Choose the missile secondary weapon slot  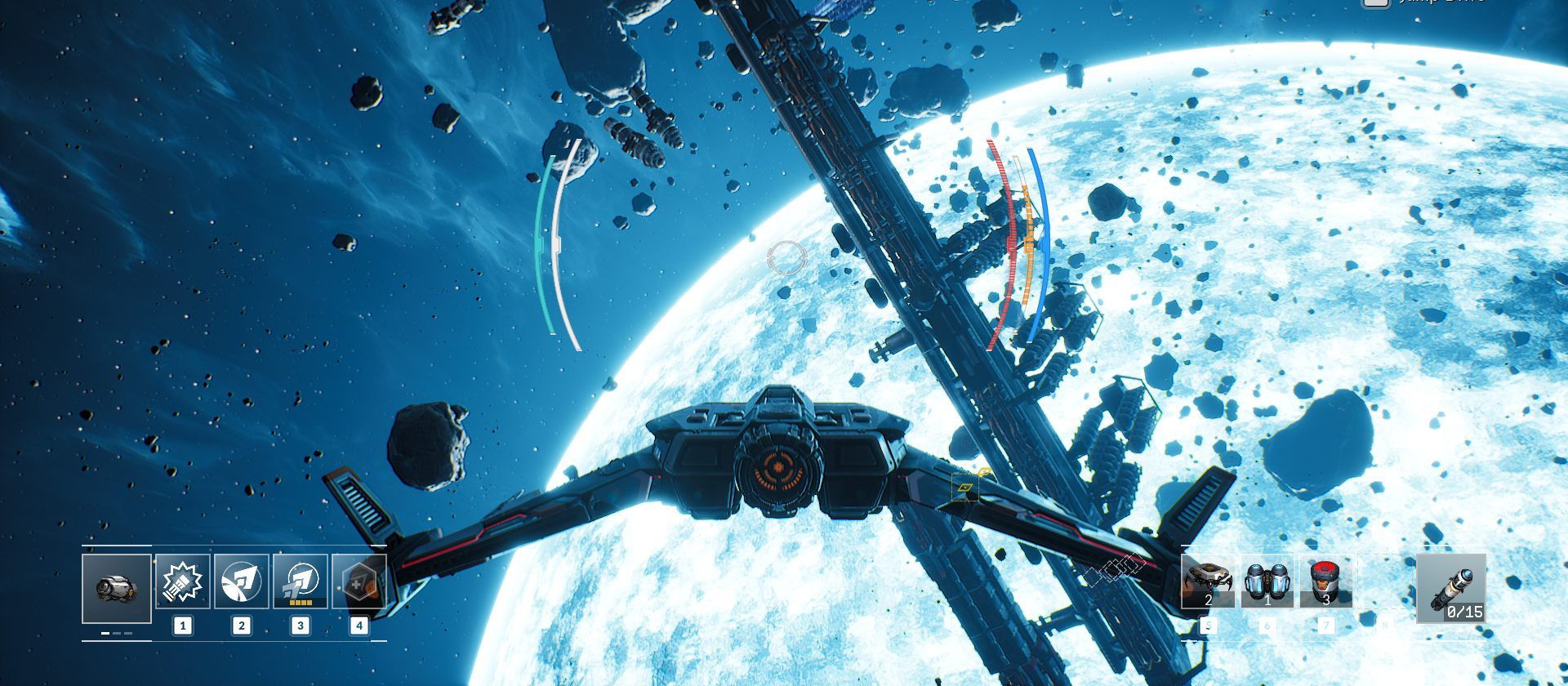click(1450, 588)
